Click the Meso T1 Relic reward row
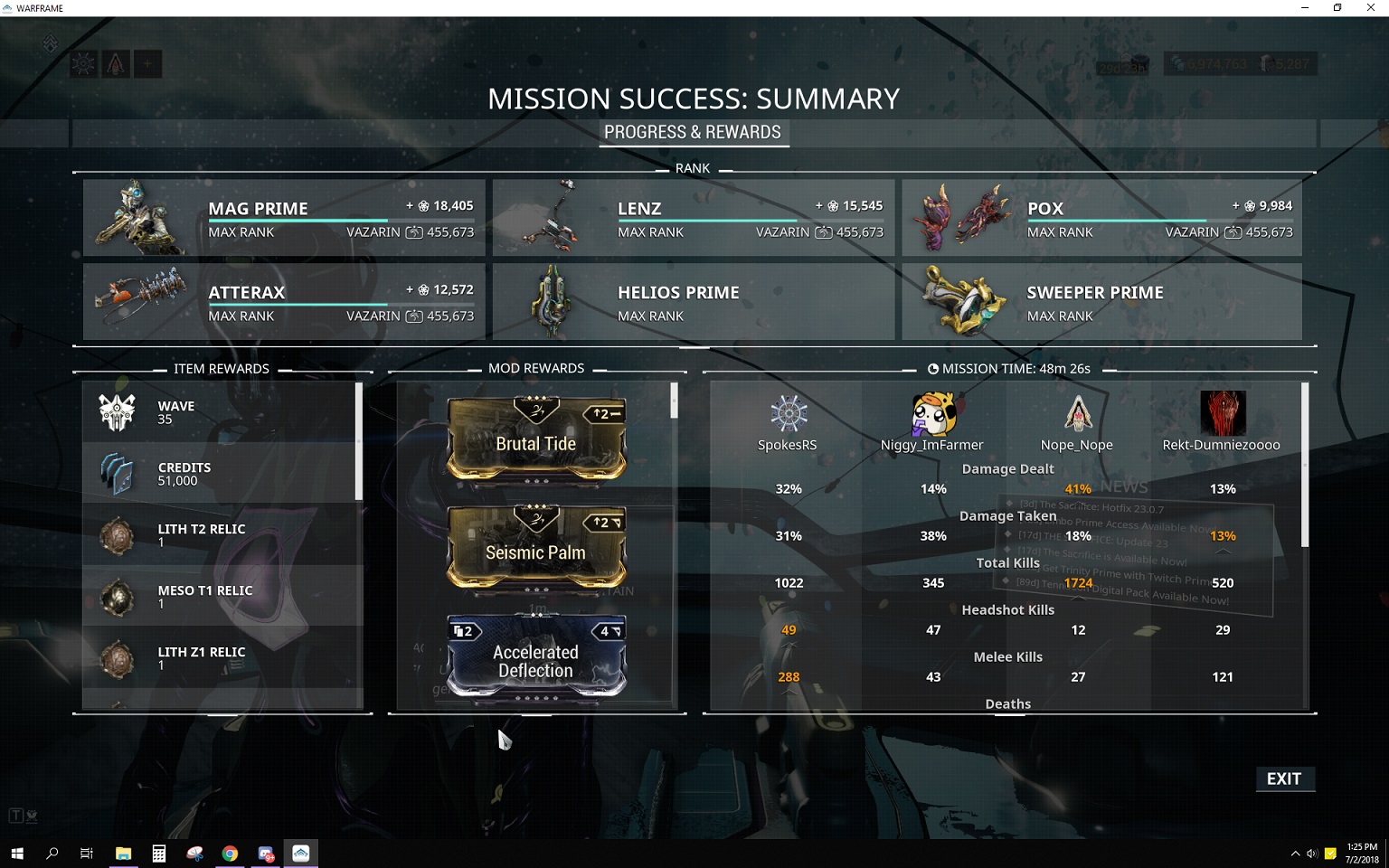1389x868 pixels. click(x=222, y=597)
